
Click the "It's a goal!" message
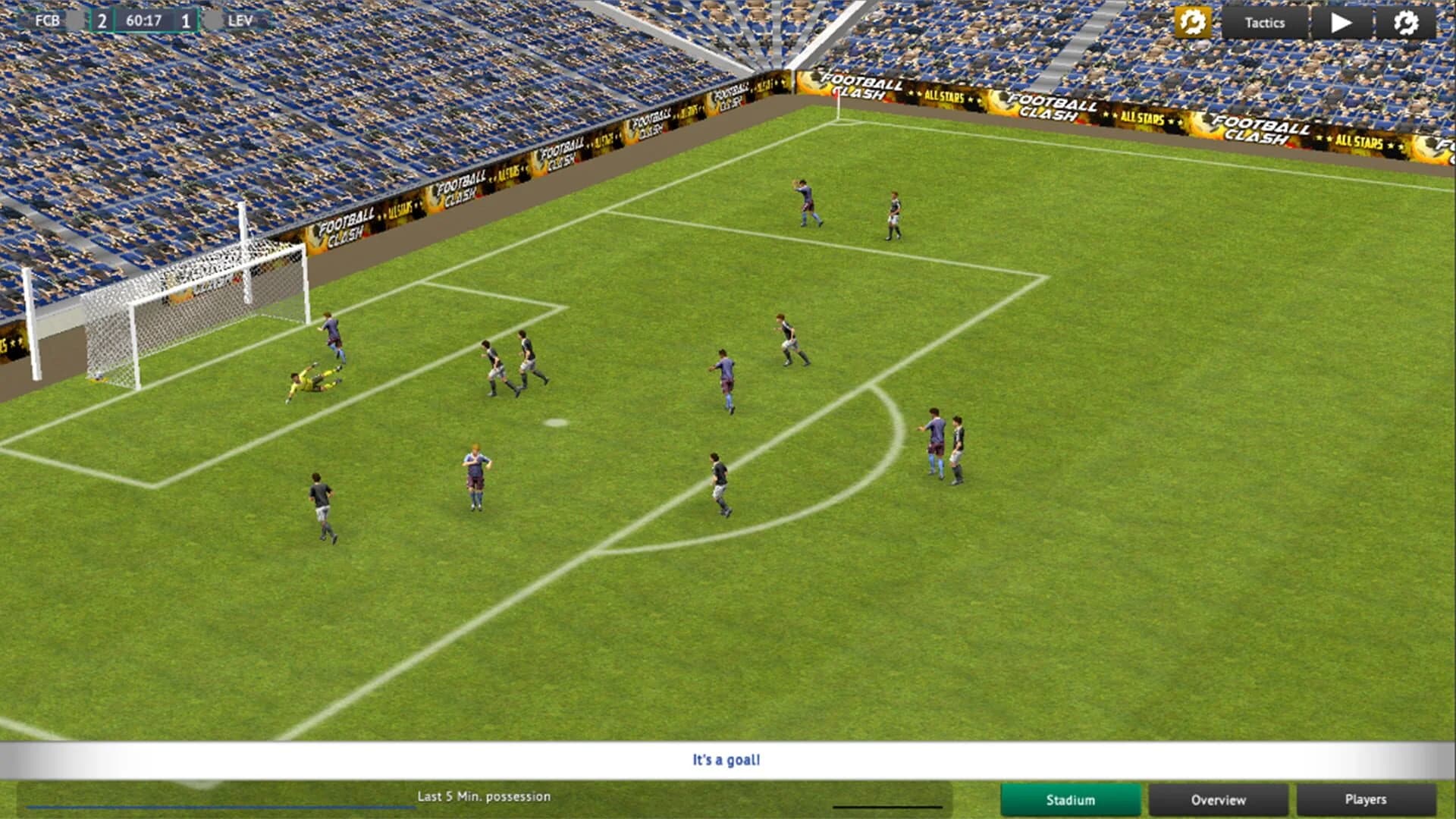pos(726,759)
